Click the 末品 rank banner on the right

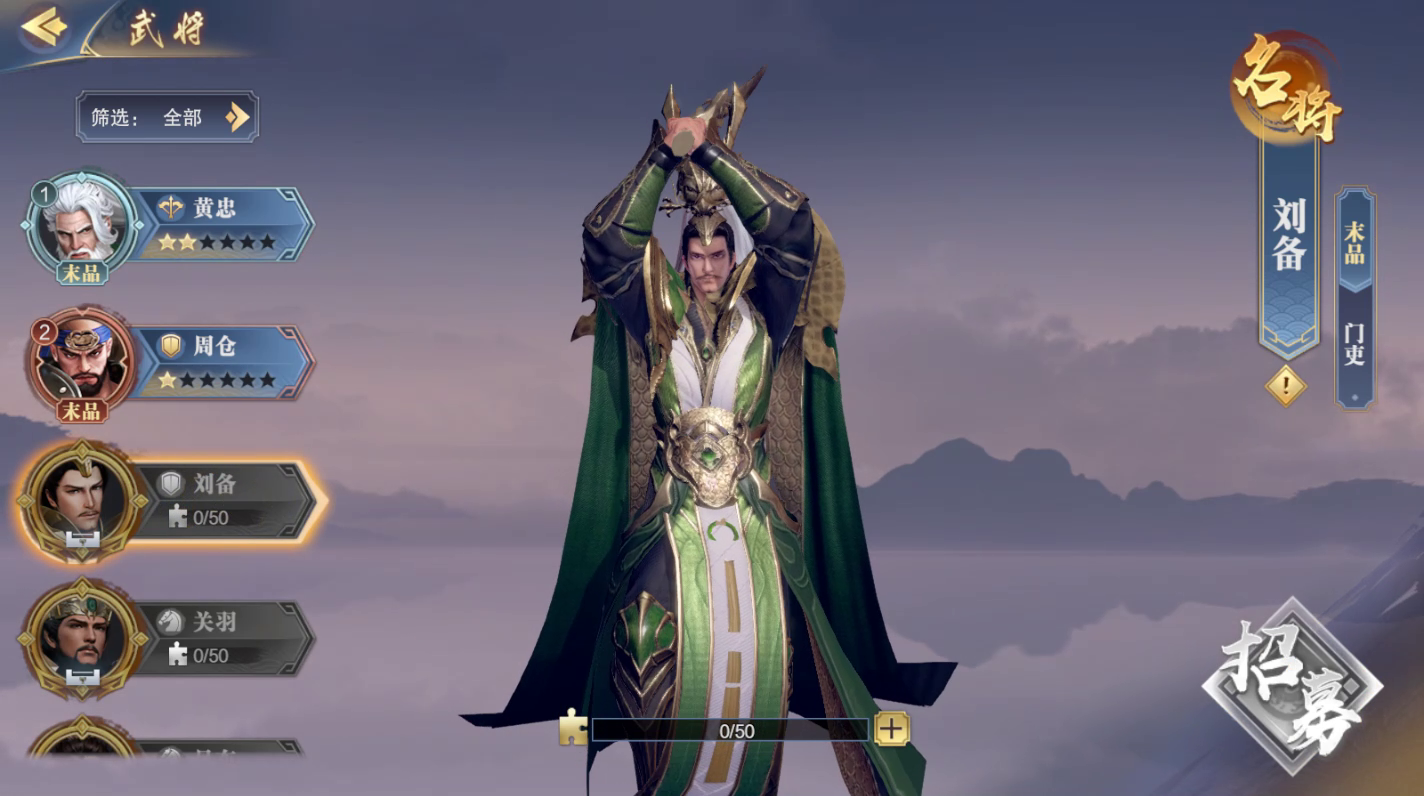click(1355, 243)
